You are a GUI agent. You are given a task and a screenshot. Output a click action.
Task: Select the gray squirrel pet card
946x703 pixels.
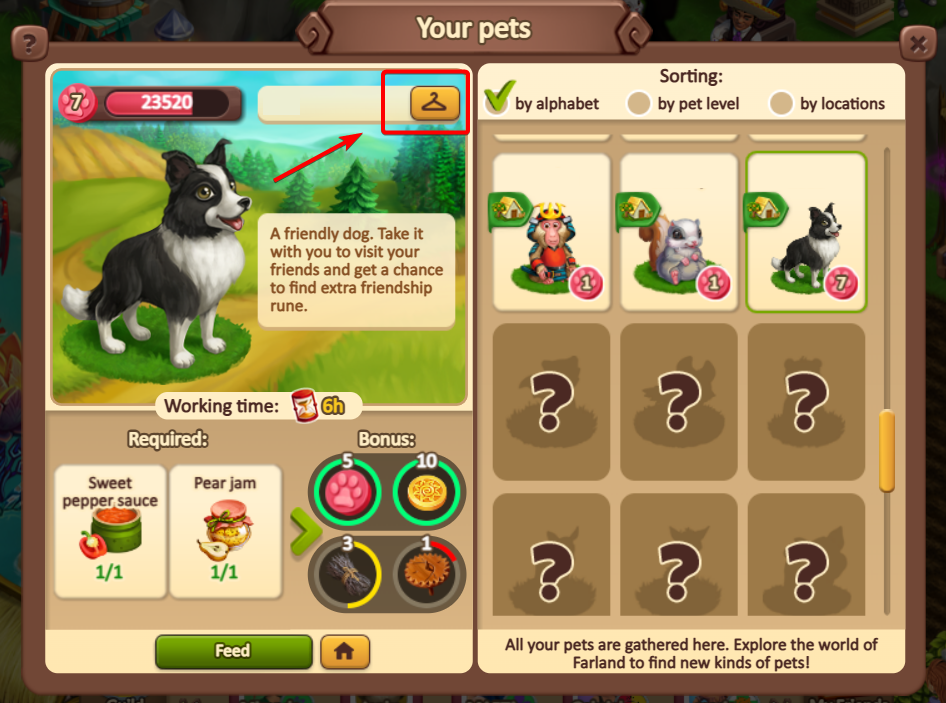click(x=679, y=232)
